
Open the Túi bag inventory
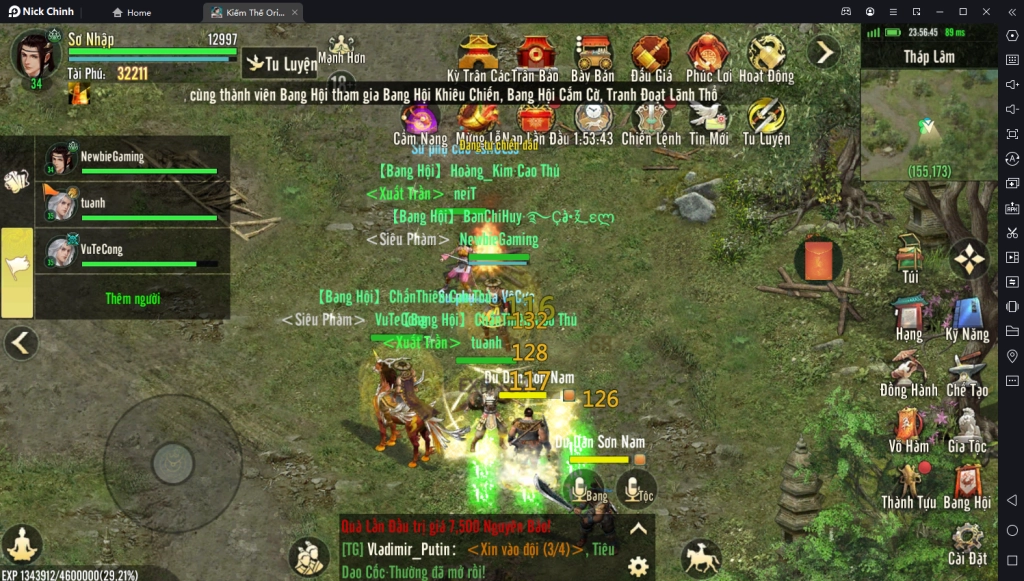(910, 258)
